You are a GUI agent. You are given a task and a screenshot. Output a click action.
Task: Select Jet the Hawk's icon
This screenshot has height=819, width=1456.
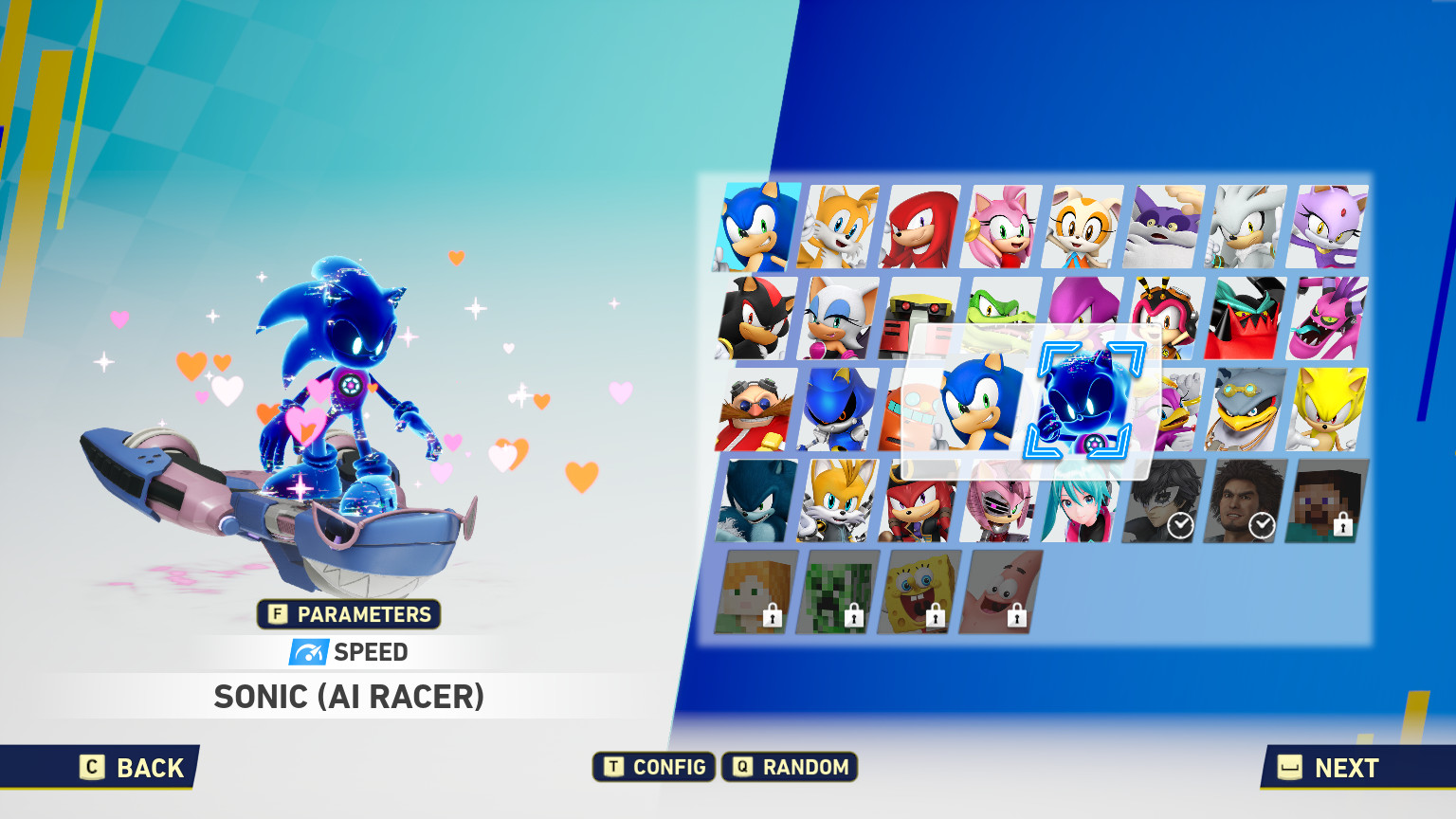tap(1246, 408)
